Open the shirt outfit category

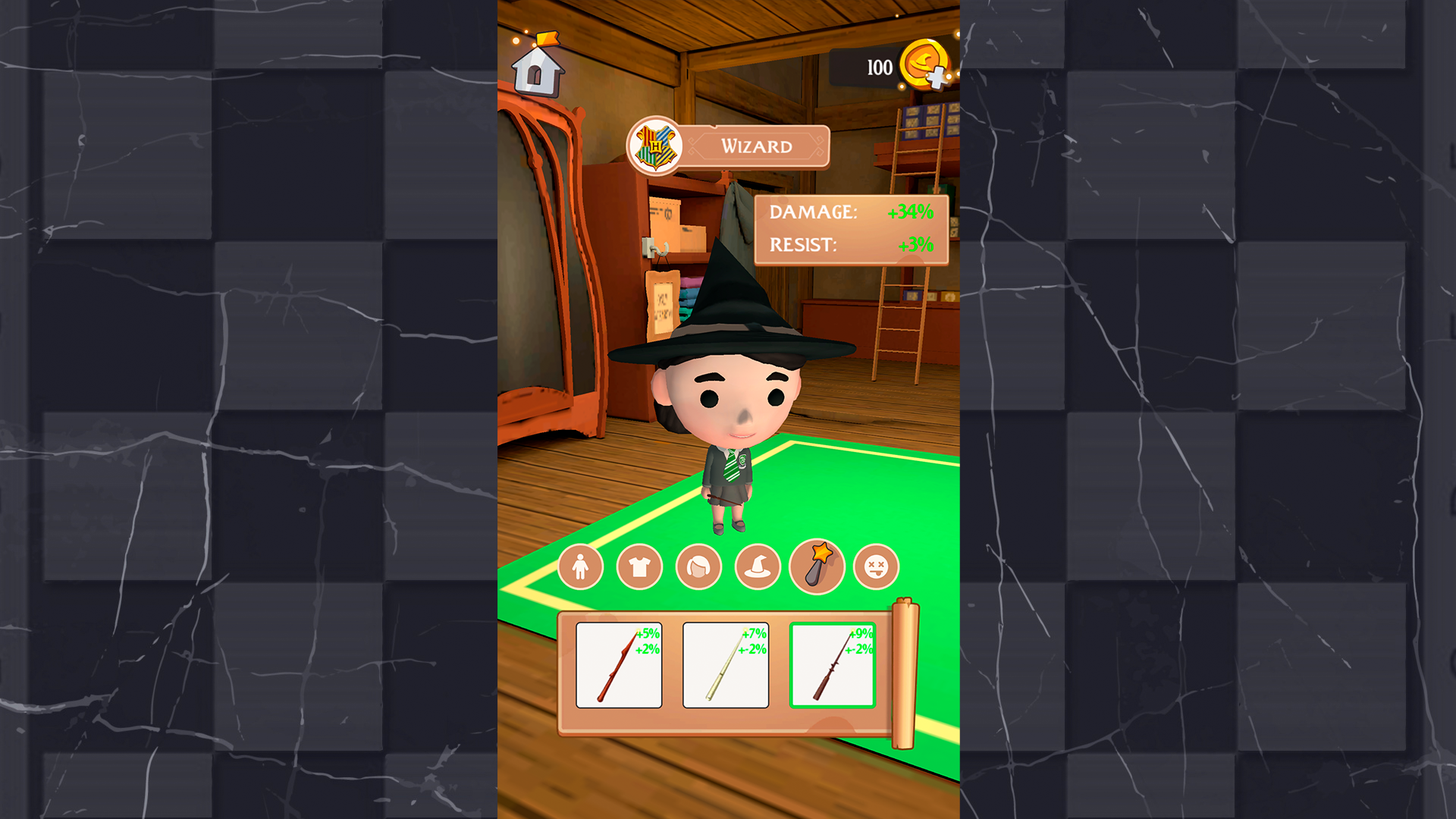click(x=639, y=567)
